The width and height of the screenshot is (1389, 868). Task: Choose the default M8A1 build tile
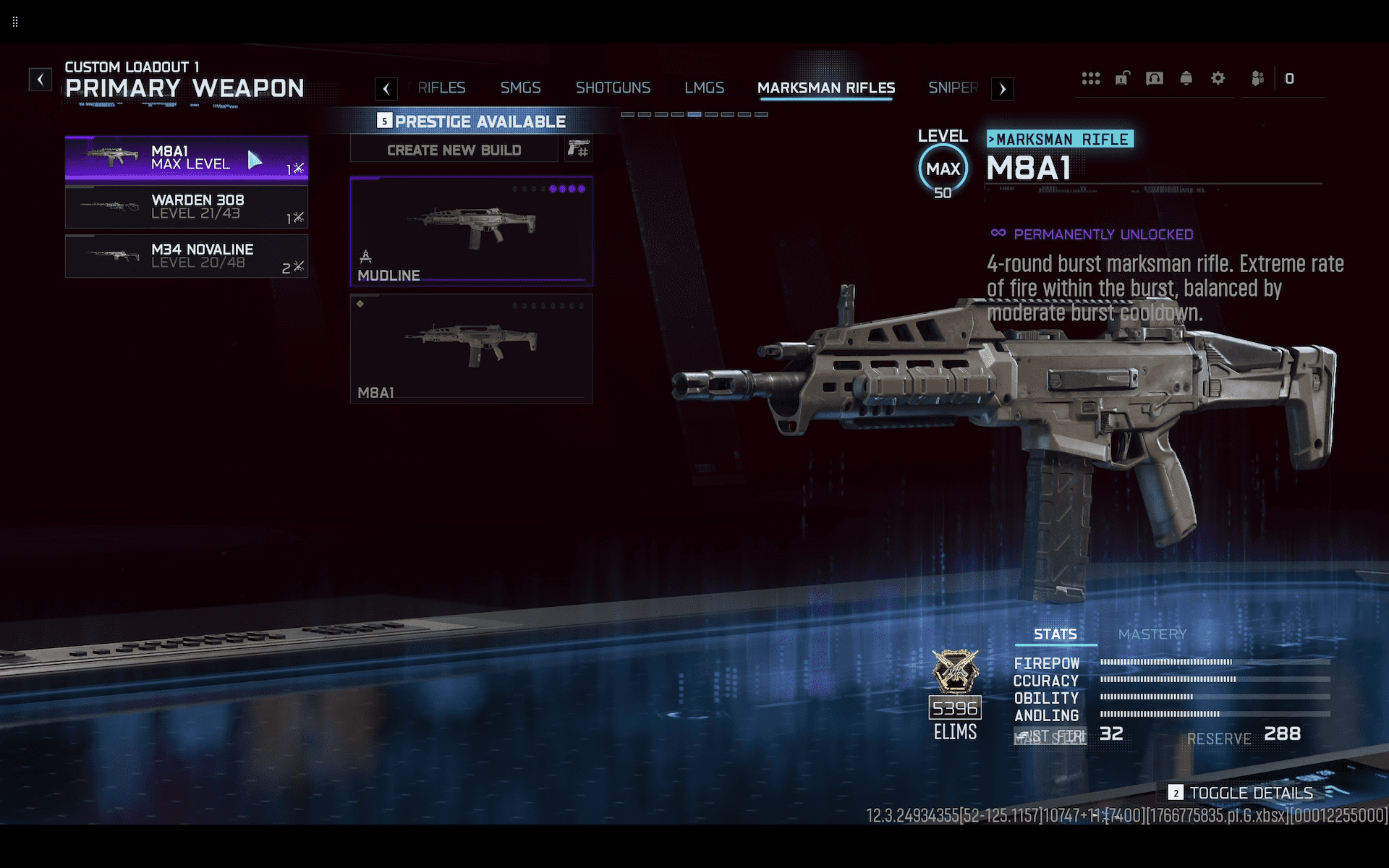tap(471, 348)
